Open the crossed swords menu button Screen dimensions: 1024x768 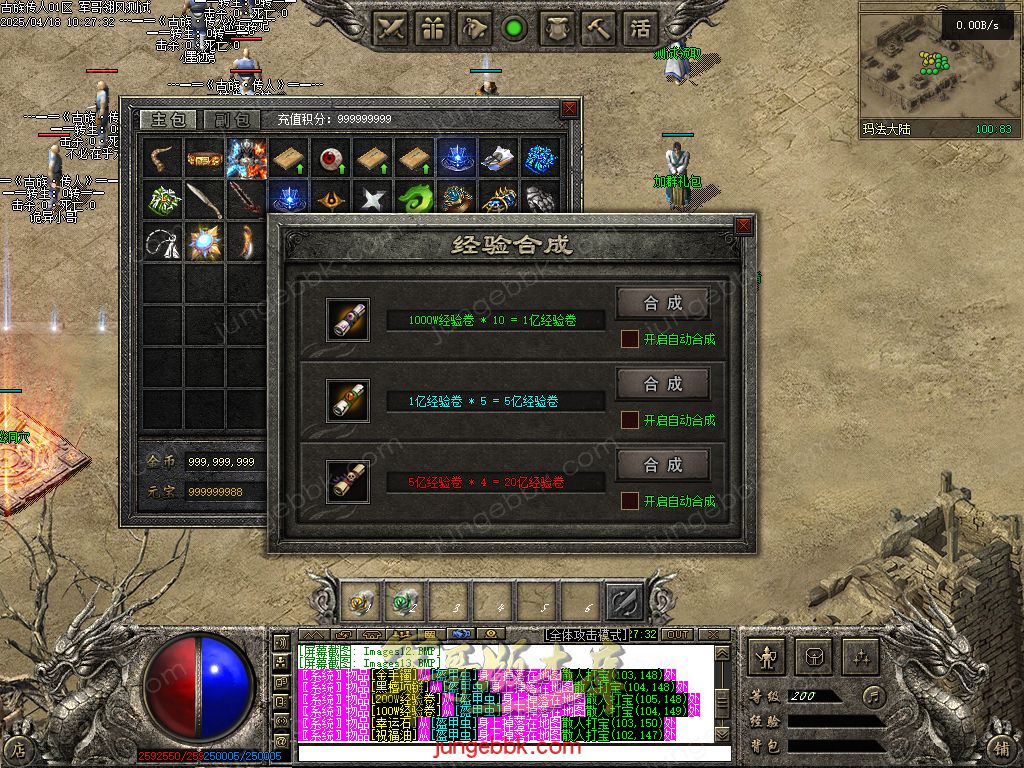pos(391,29)
